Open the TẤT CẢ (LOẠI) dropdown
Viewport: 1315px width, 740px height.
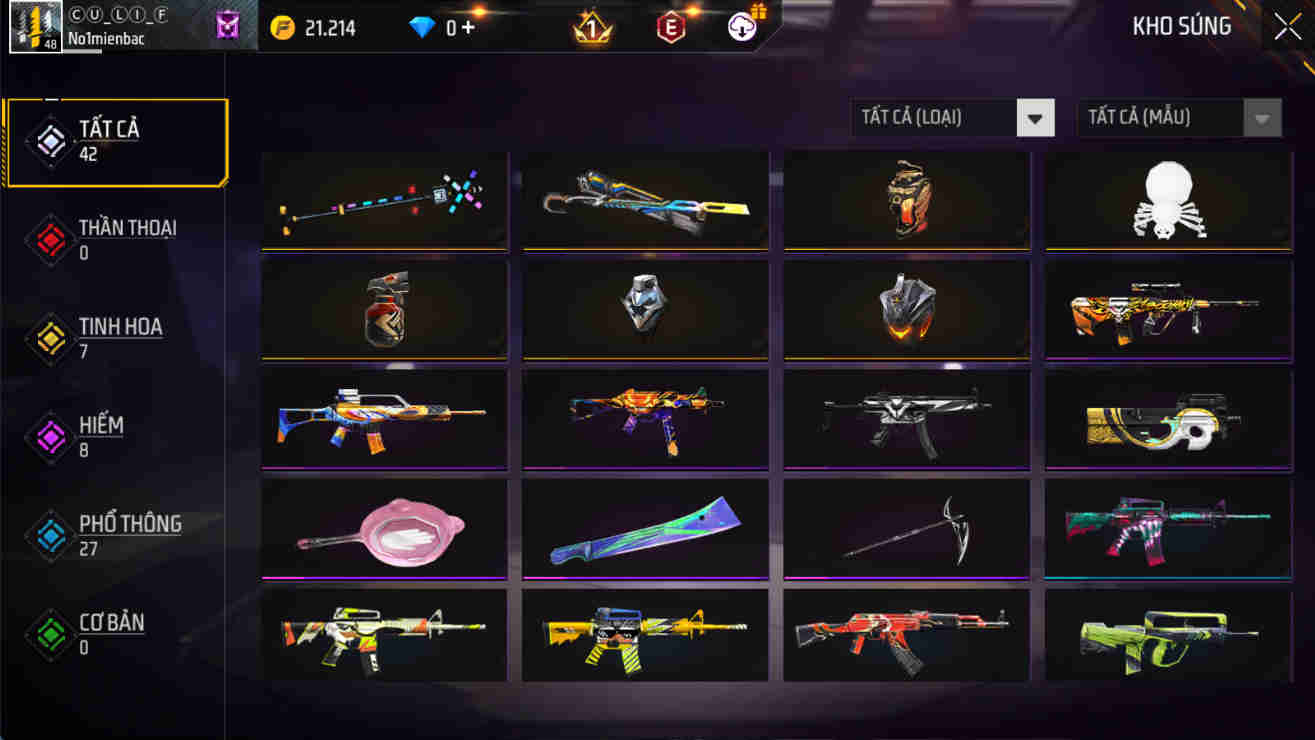(x=952, y=117)
